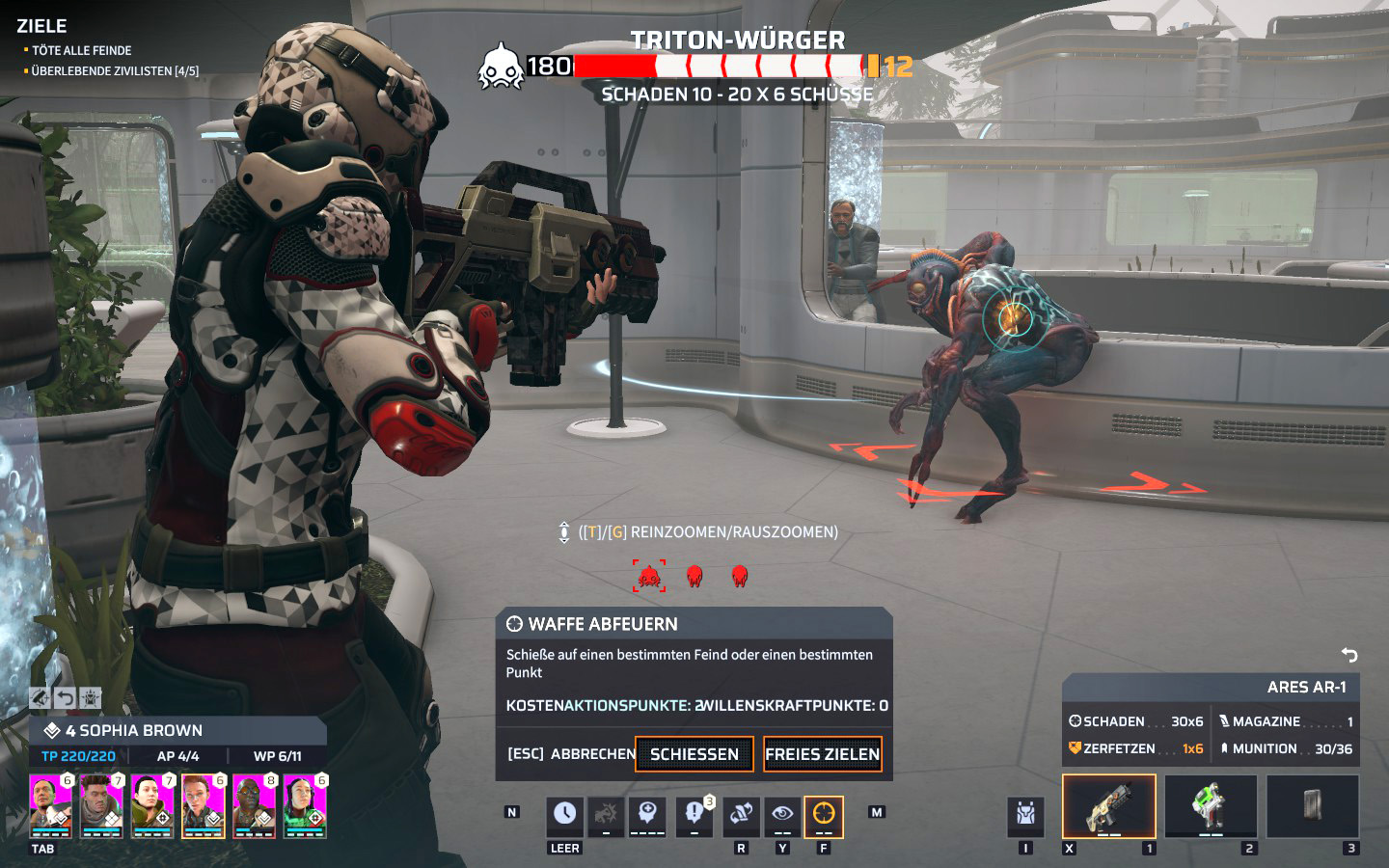The width and height of the screenshot is (1389, 868).
Task: Select the Ares AR-1 assault rifle slot
Action: [x=1108, y=806]
